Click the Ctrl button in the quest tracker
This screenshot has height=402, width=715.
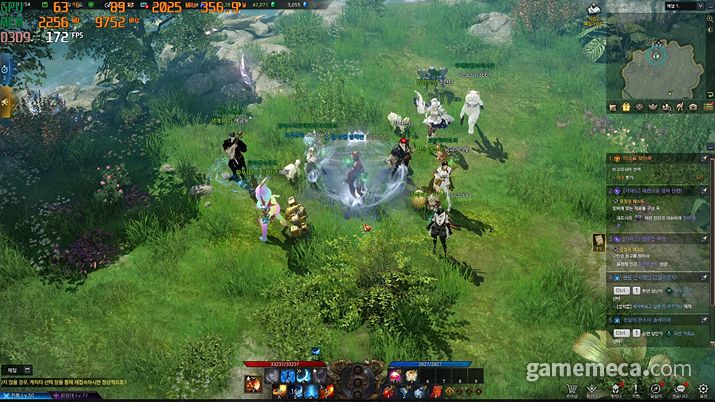619,290
